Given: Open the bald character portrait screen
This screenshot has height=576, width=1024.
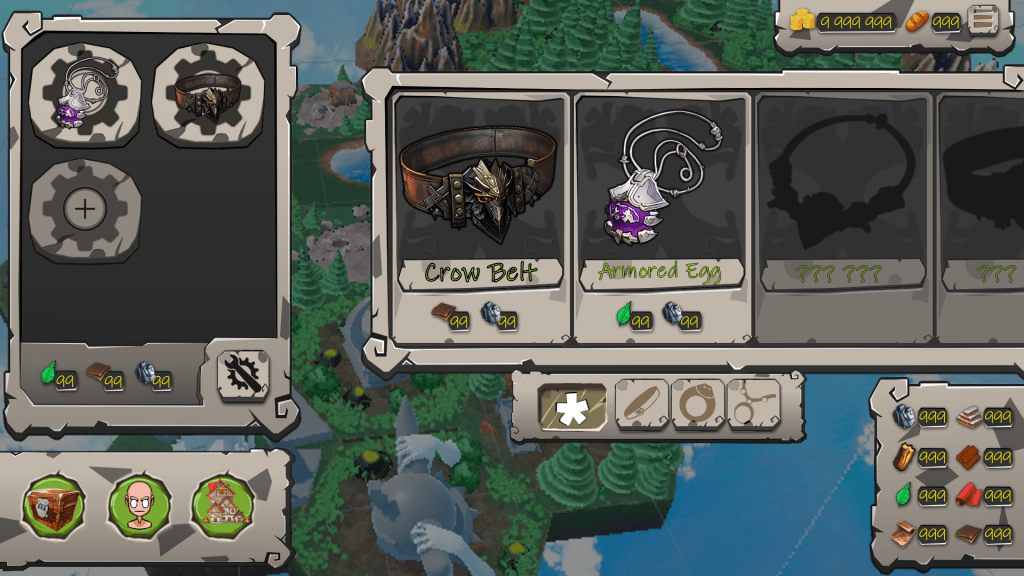Looking at the screenshot, I should 138,505.
